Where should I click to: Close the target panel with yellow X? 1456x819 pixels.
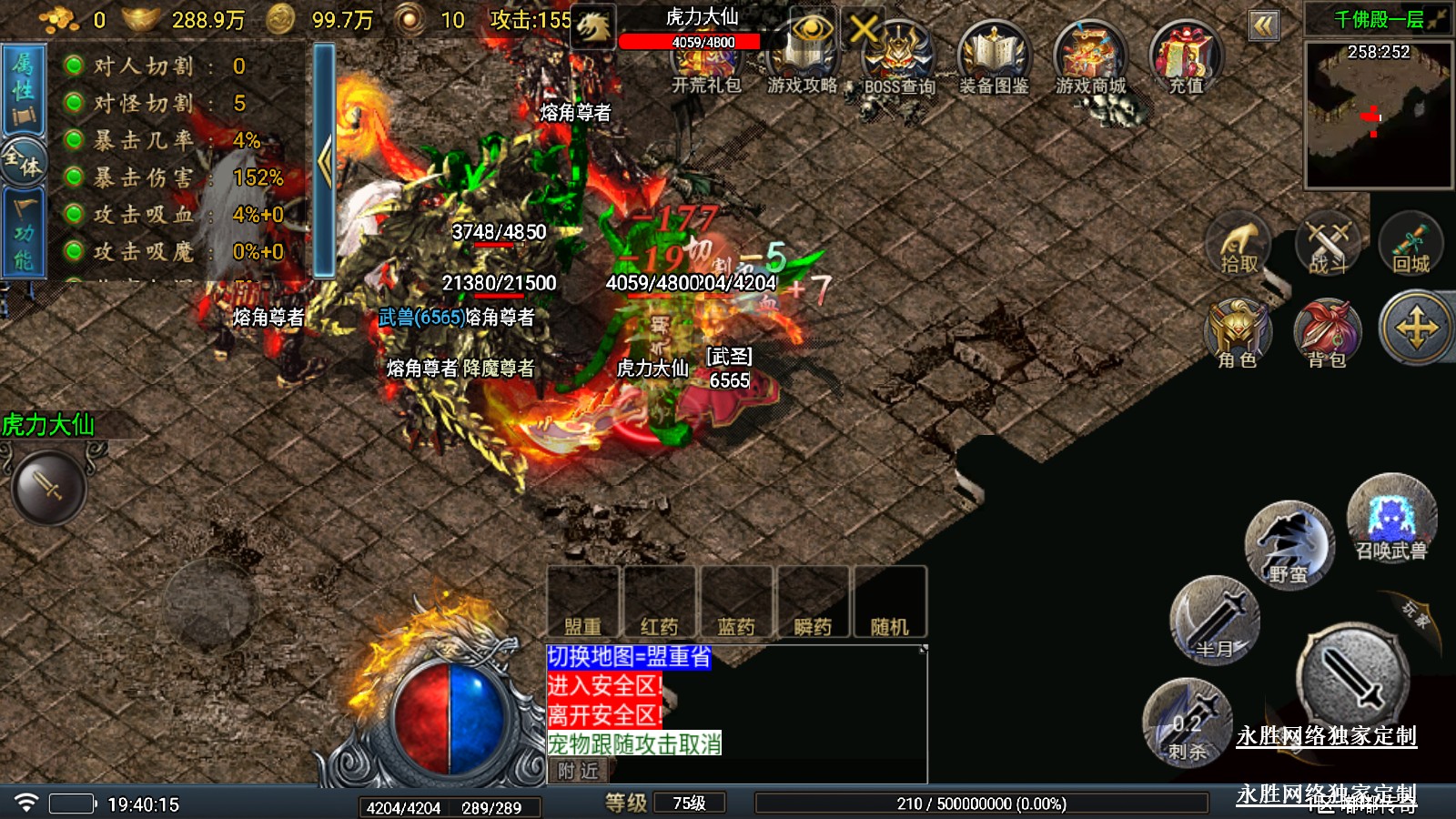click(x=863, y=29)
